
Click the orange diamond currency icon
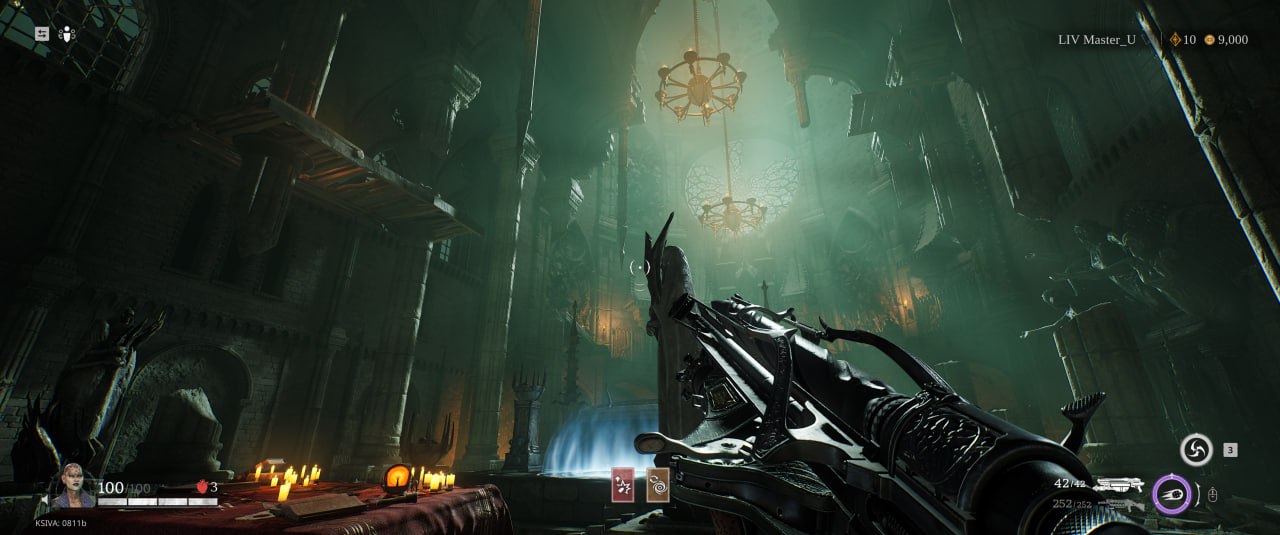click(x=1175, y=40)
